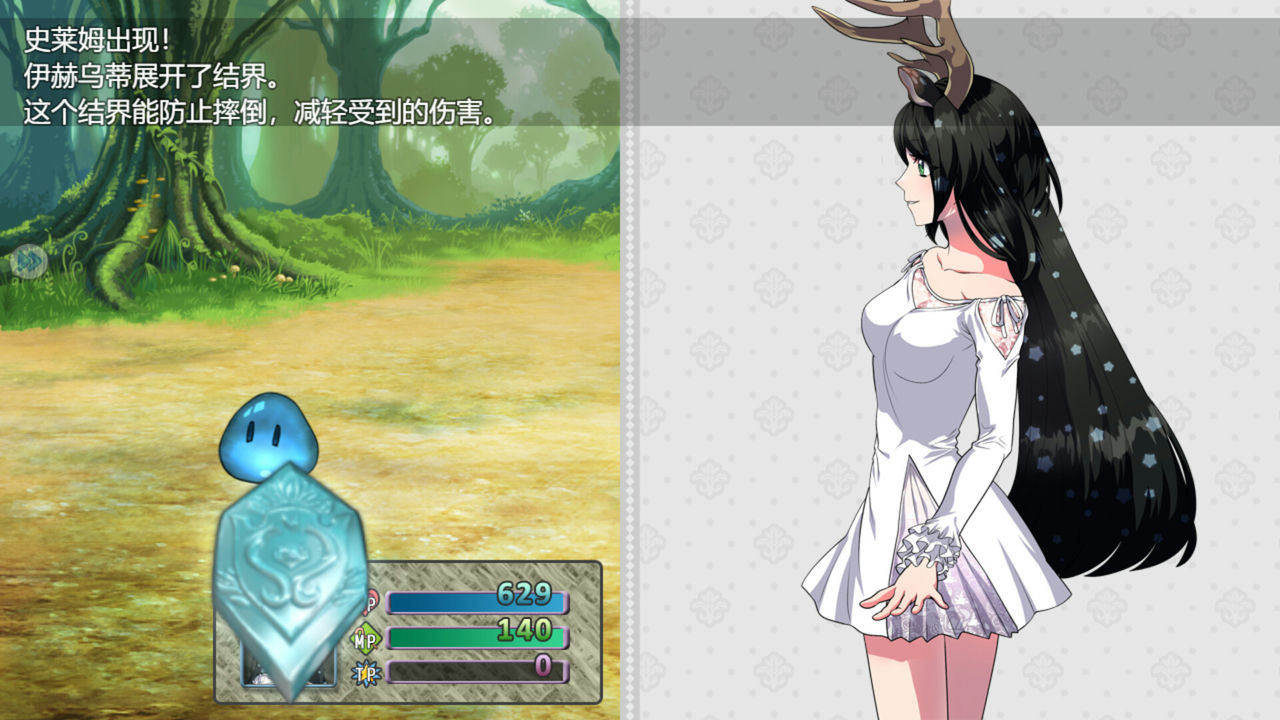Toggle the fast-forward double-arrow button

[30, 262]
